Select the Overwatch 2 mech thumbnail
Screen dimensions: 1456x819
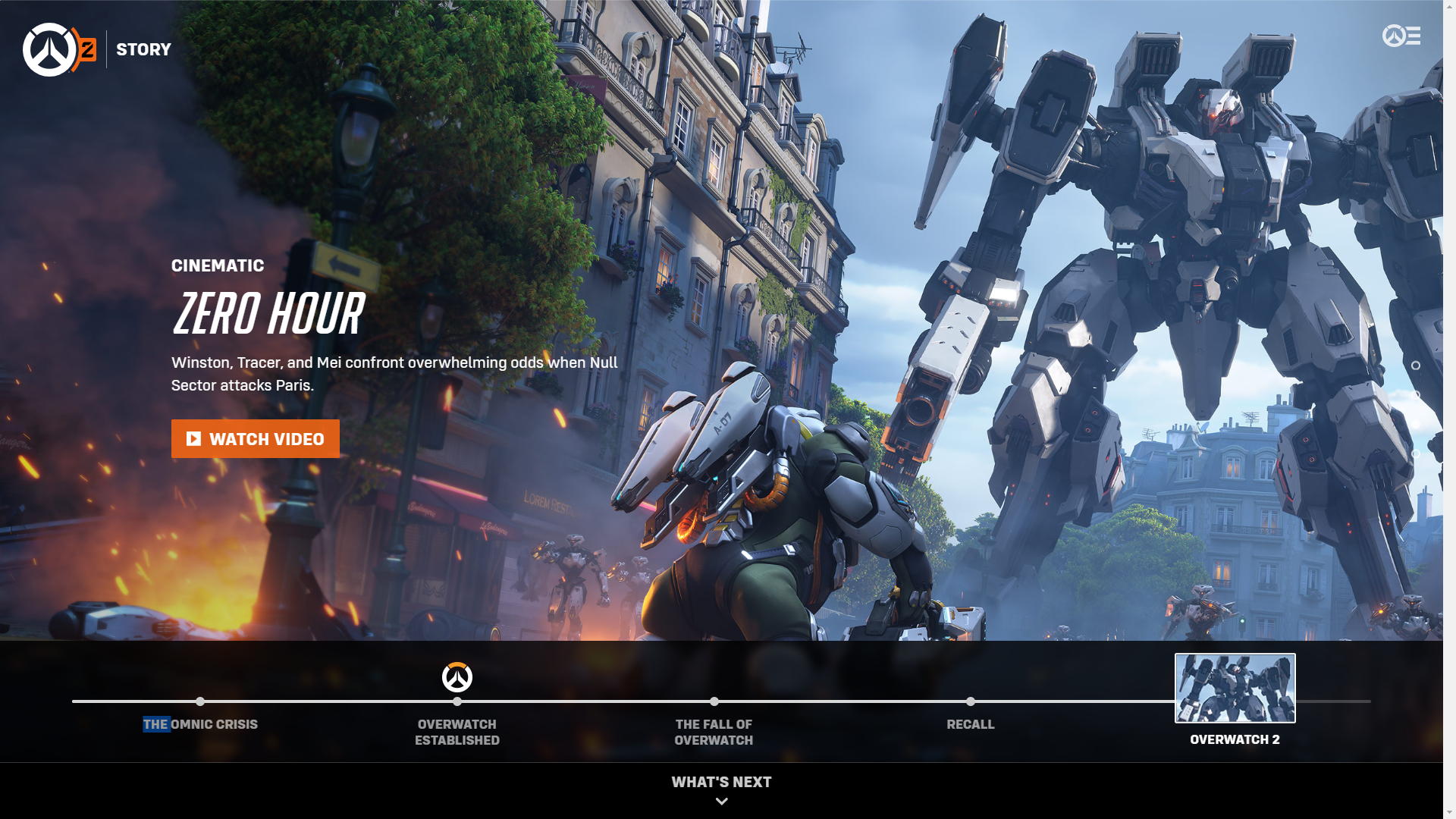[1235, 688]
